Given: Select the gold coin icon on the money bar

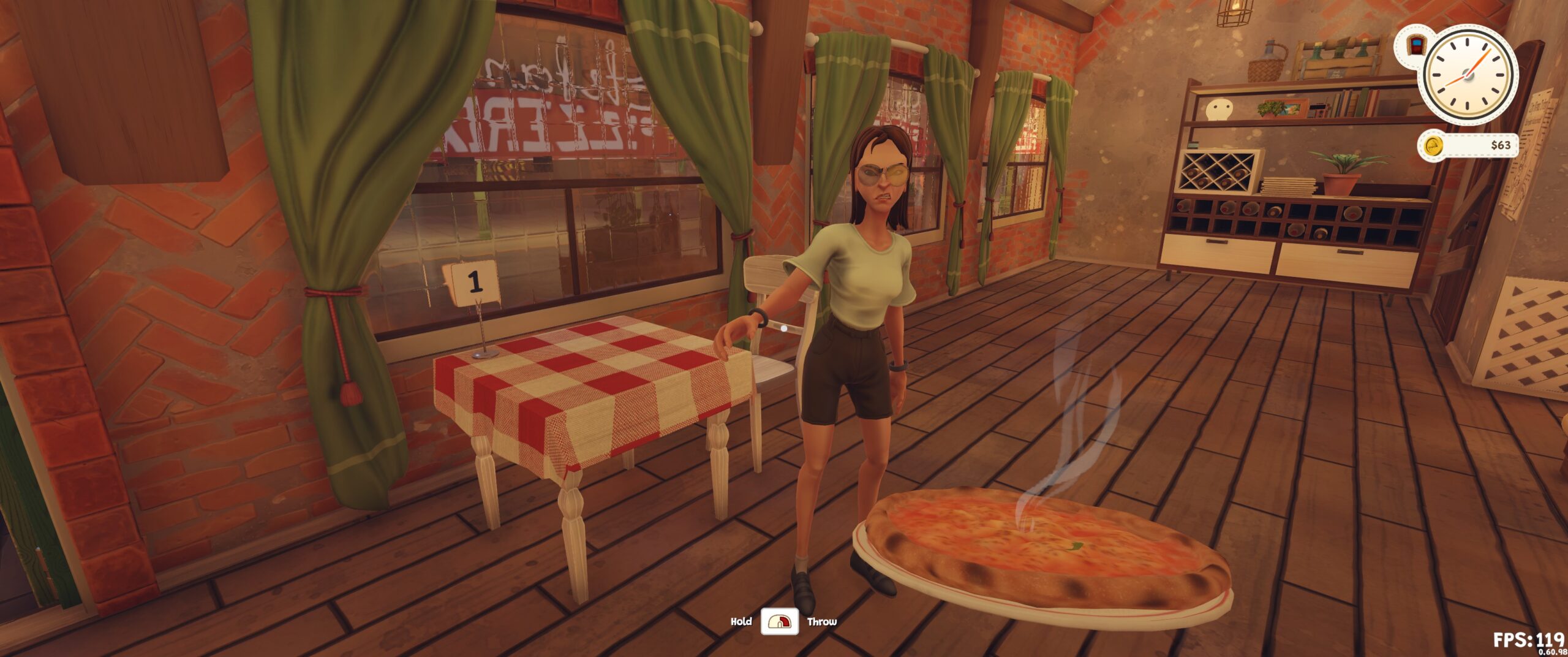Looking at the screenshot, I should [x=1433, y=146].
